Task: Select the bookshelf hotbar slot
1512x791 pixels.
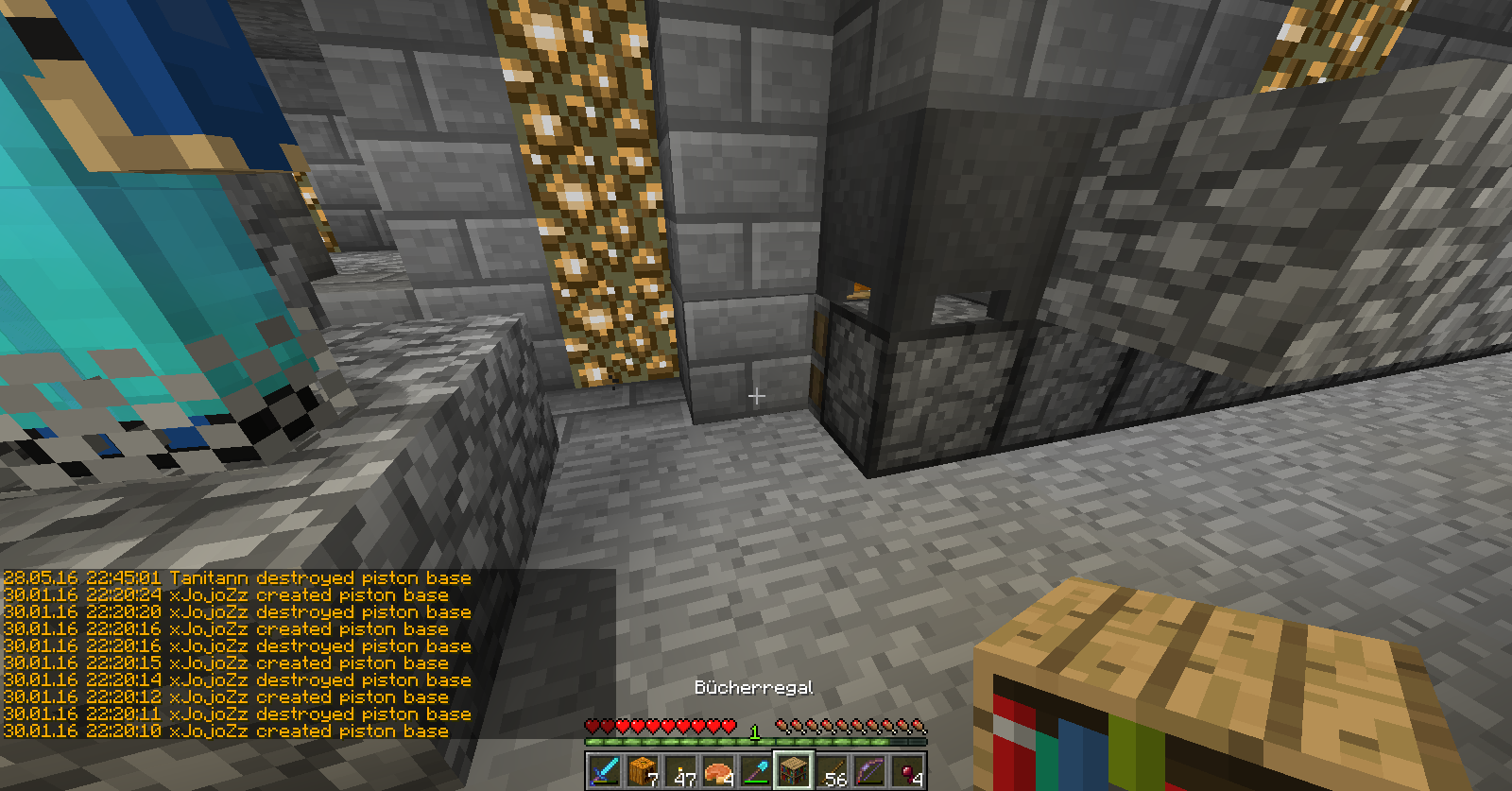Action: [x=794, y=770]
